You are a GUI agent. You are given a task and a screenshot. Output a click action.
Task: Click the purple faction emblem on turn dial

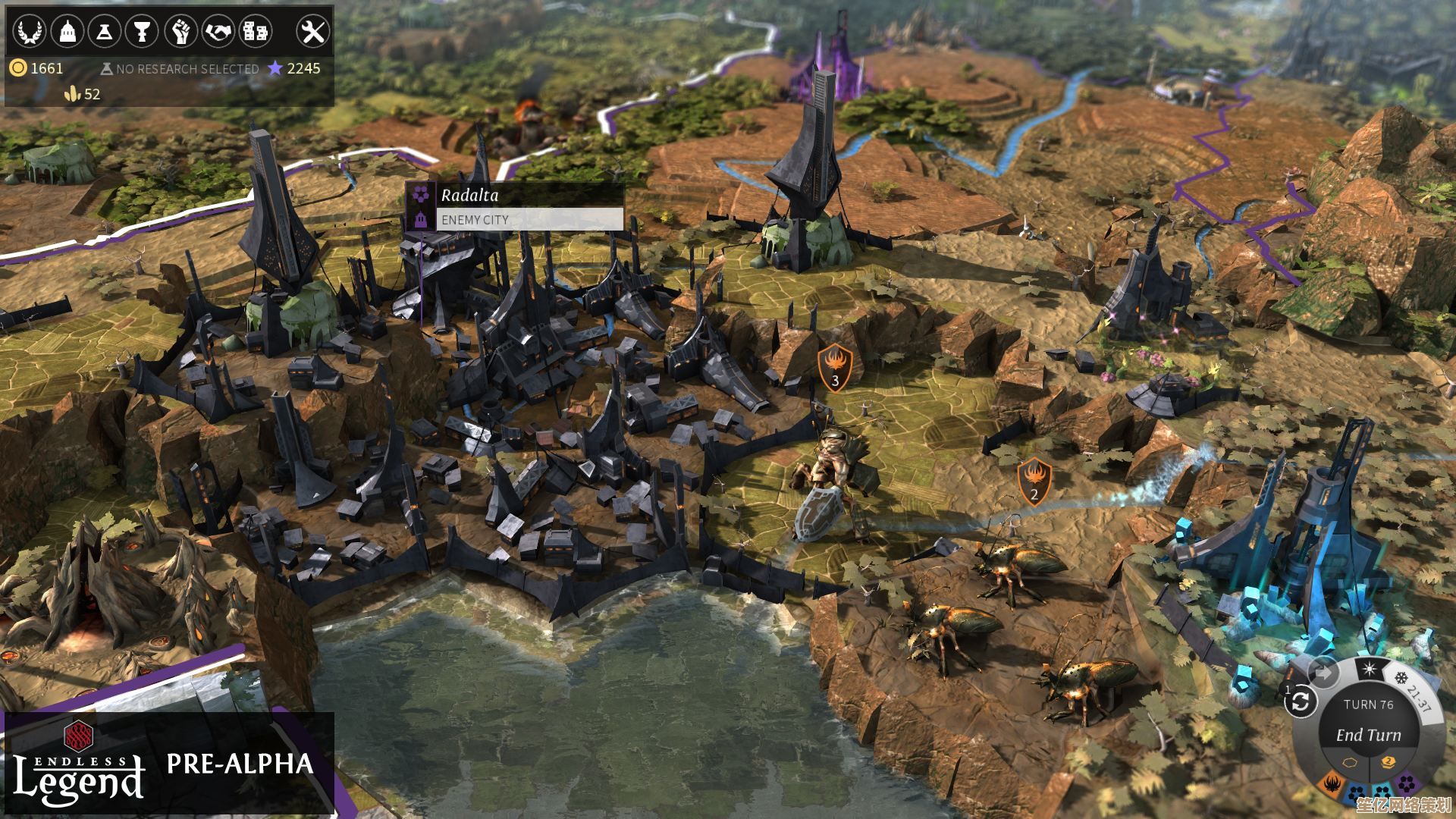pos(1407,783)
